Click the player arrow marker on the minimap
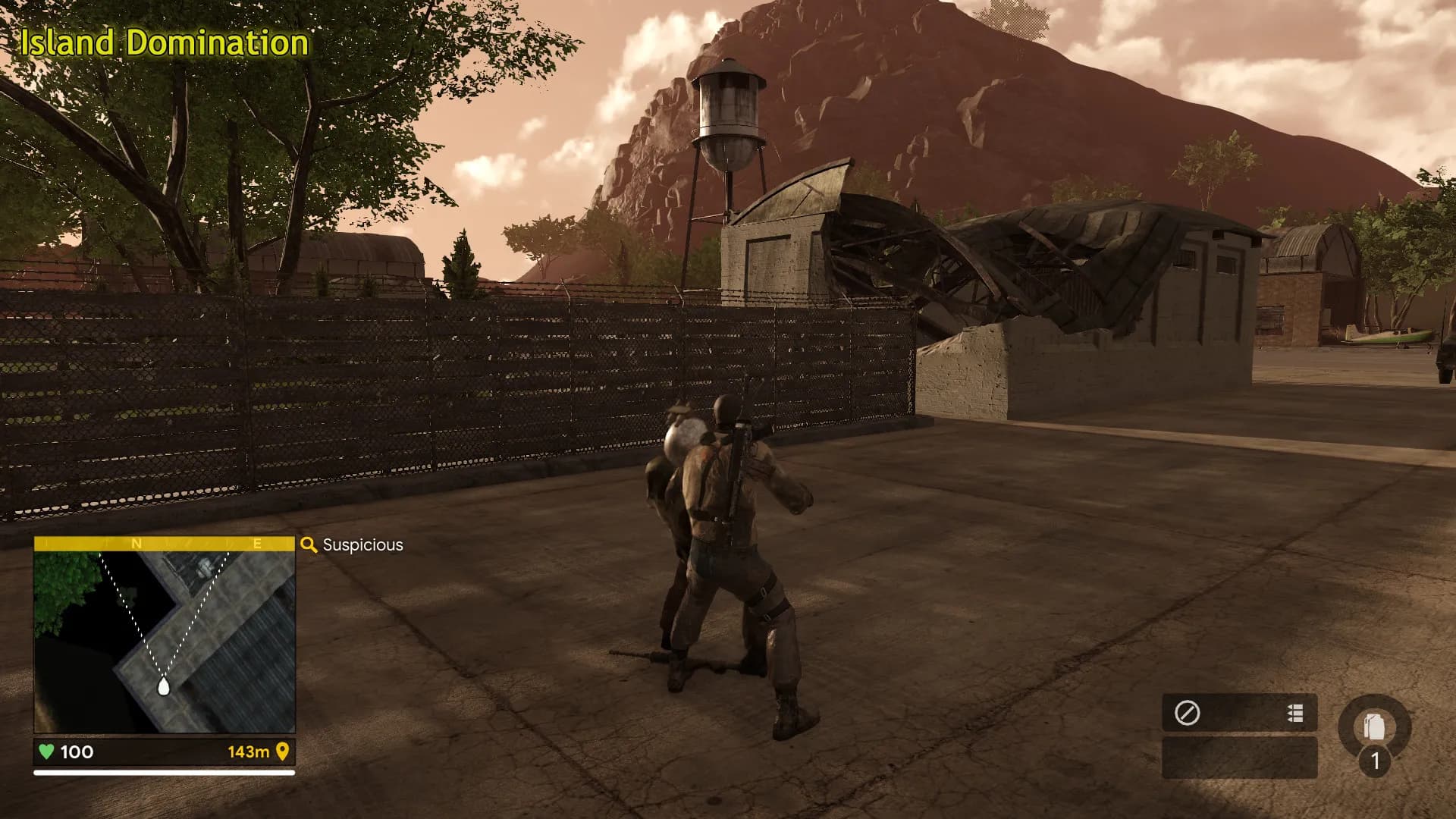The width and height of the screenshot is (1456, 819). tap(163, 687)
